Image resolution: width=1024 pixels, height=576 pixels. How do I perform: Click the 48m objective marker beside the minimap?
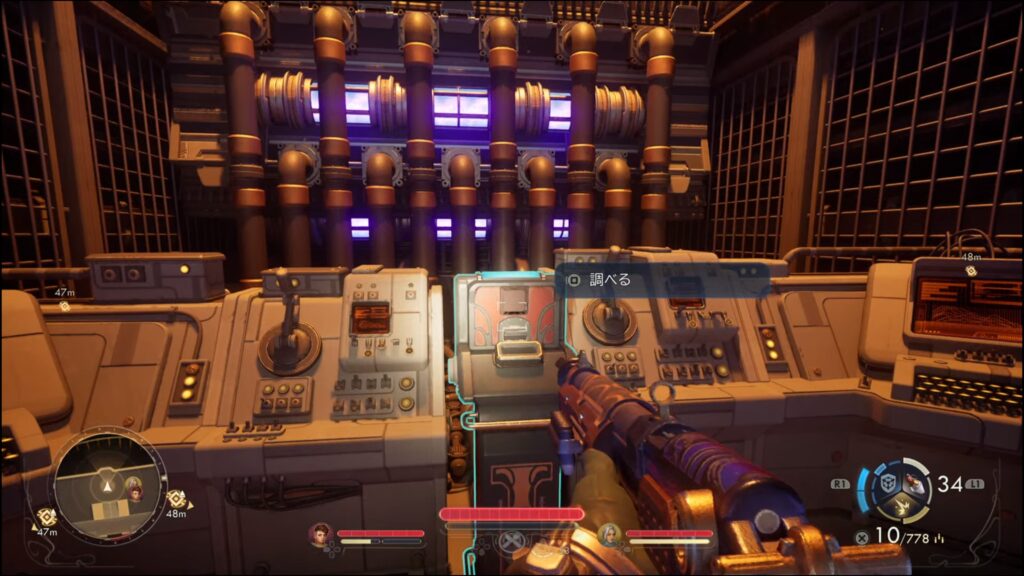pyautogui.click(x=178, y=500)
